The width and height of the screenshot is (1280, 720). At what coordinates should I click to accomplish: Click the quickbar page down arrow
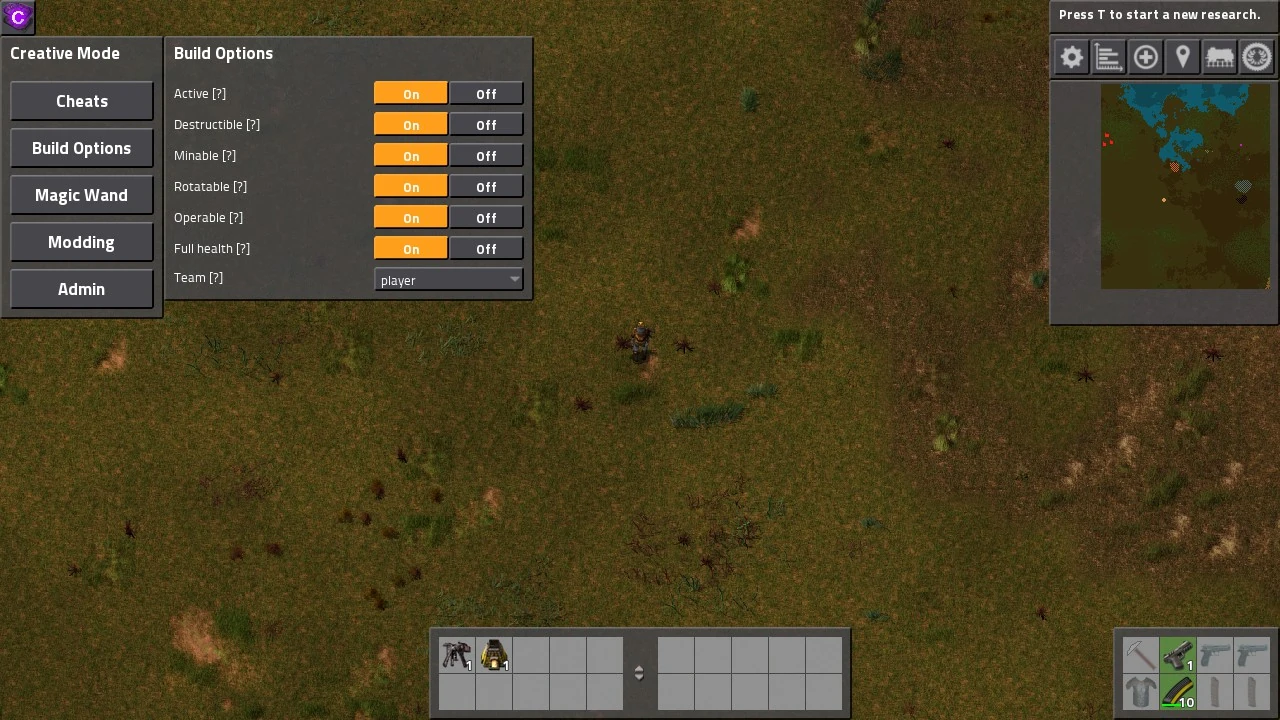639,678
